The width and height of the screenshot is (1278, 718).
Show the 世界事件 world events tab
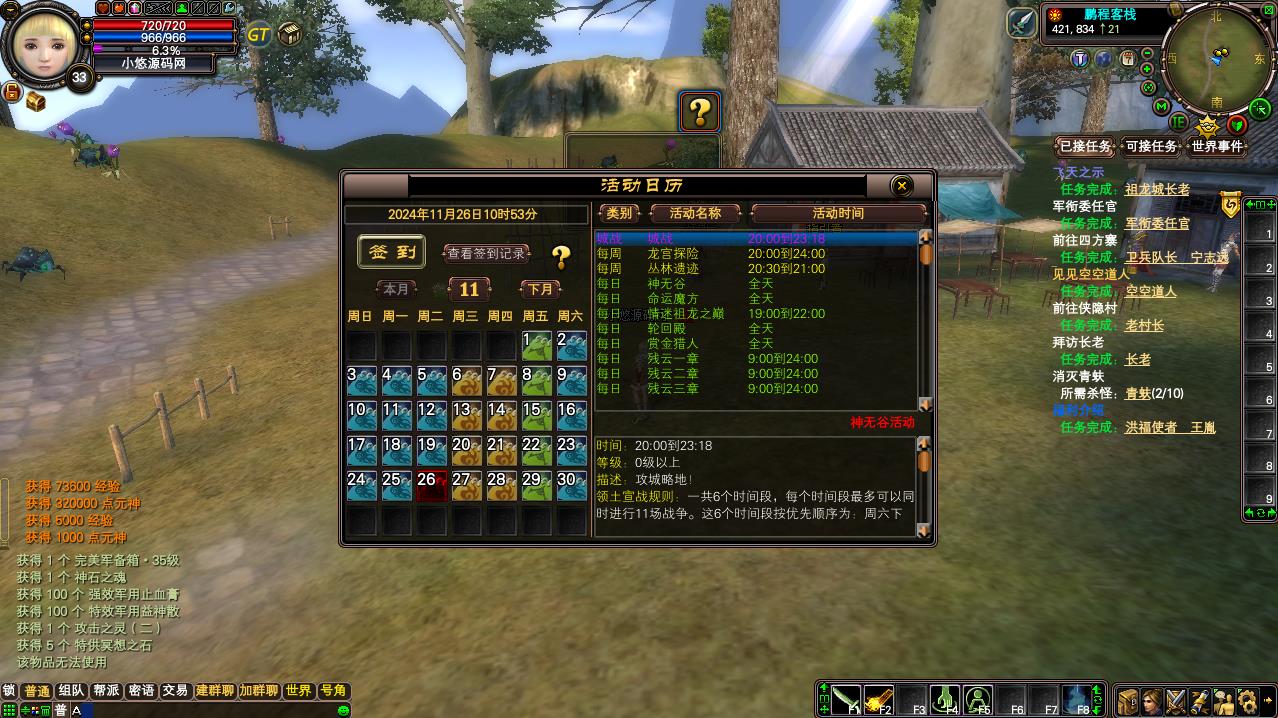tap(1217, 146)
